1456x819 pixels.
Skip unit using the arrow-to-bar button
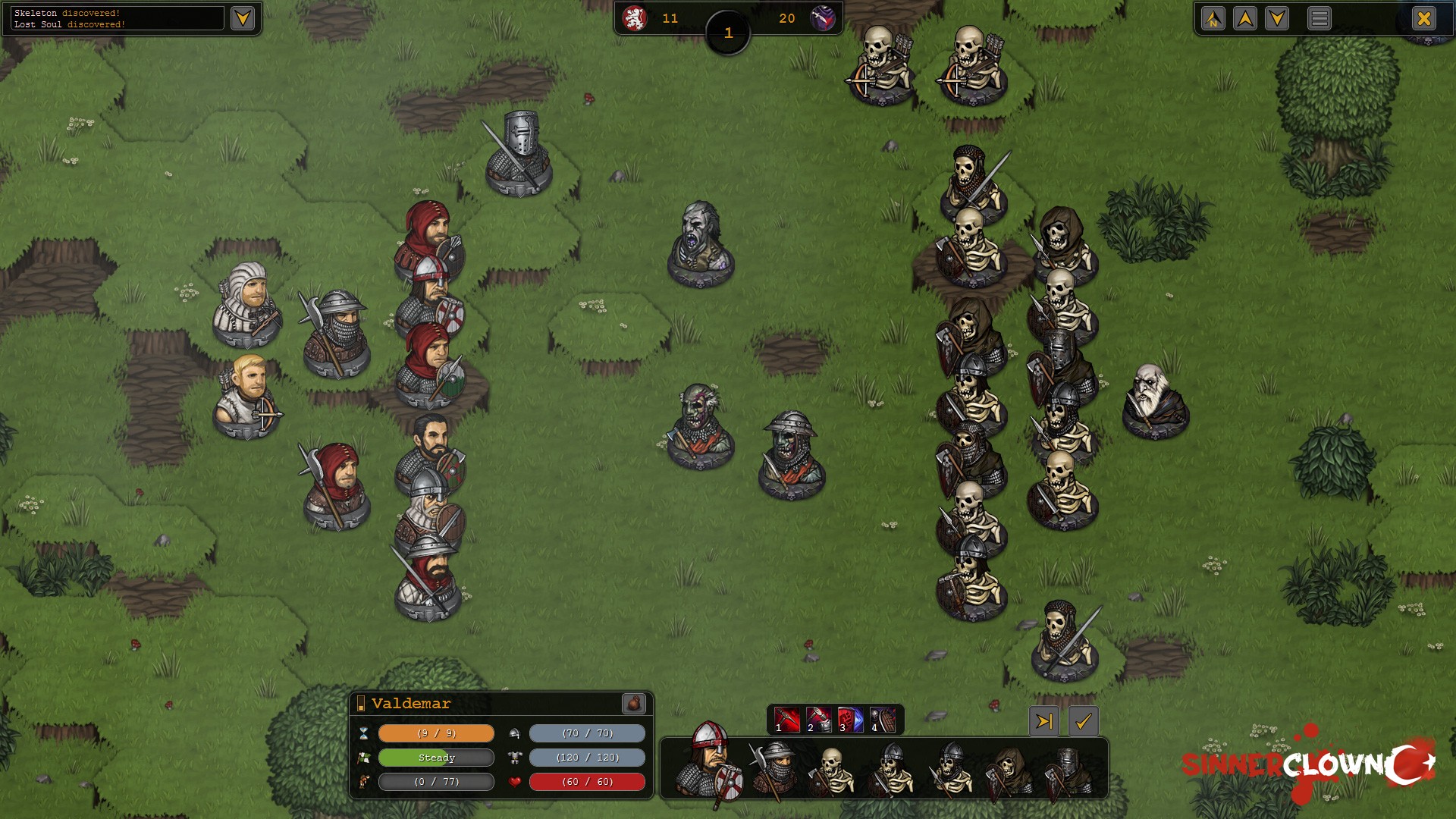click(1045, 722)
